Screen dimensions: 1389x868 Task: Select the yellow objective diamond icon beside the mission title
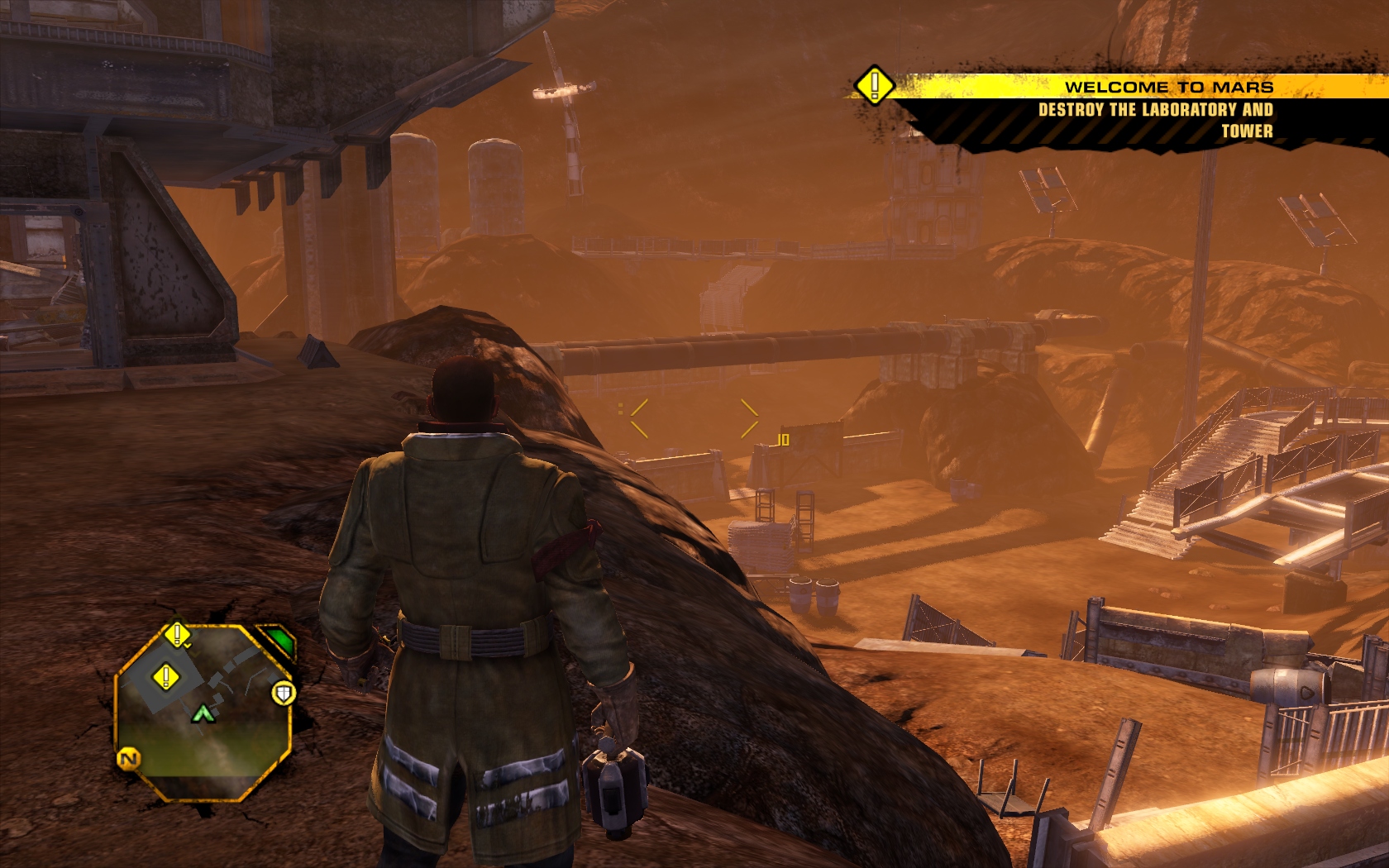(x=874, y=85)
